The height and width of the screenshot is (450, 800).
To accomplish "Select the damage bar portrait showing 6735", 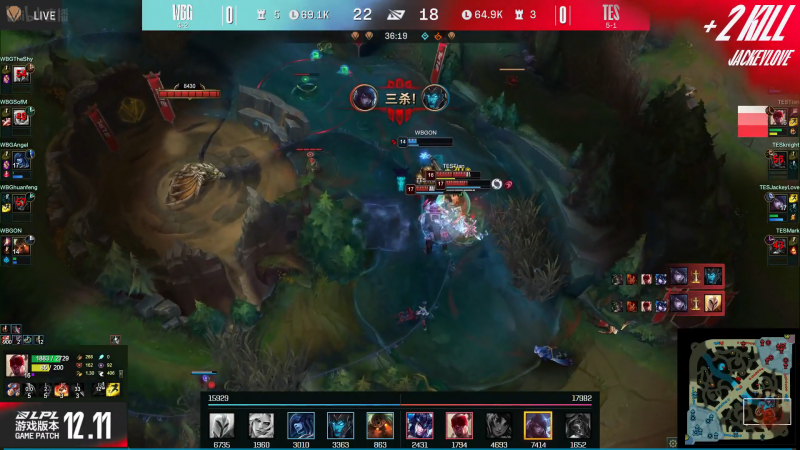I will point(222,425).
